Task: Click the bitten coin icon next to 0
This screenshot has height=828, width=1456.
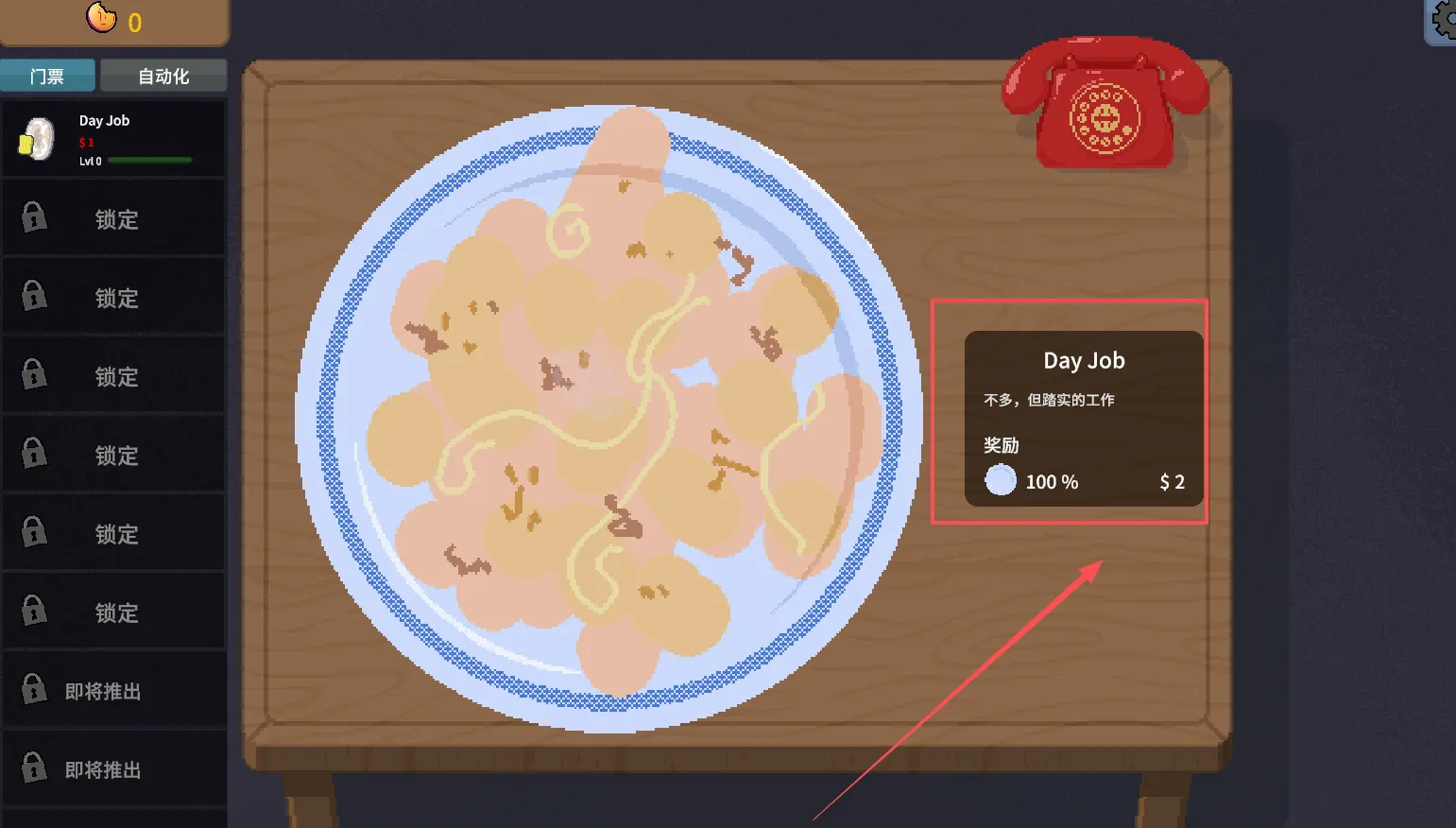Action: (x=102, y=17)
